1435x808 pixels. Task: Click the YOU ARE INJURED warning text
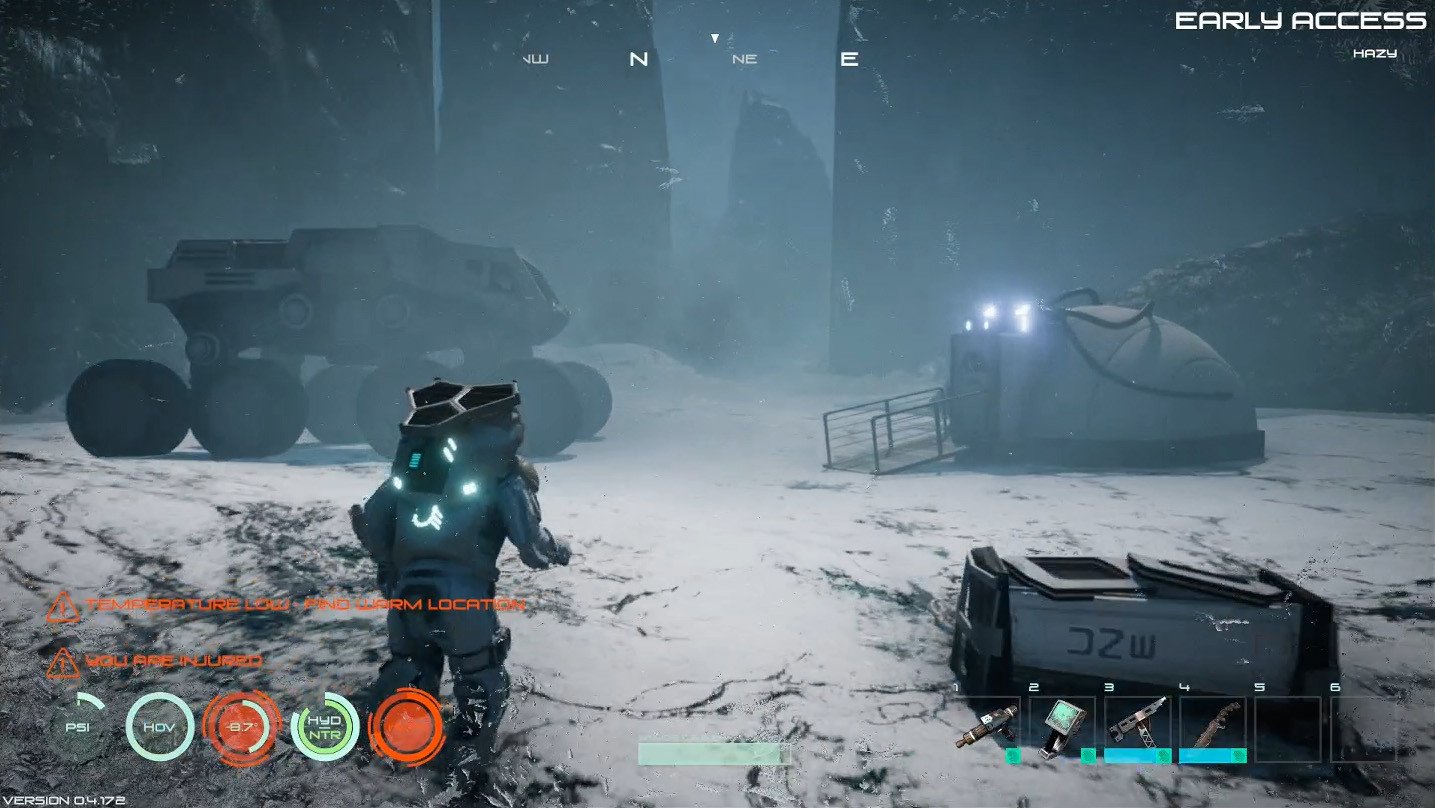point(173,661)
